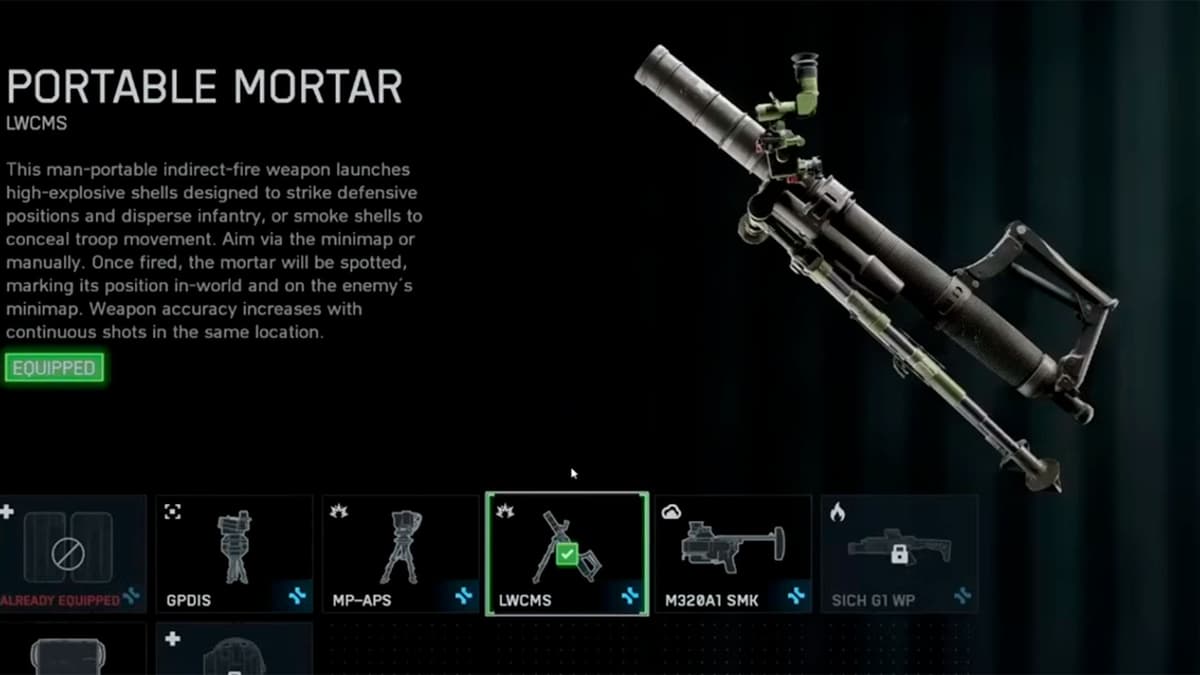This screenshot has height=675, width=1200.
Task: Select the GPDIS gadget tile
Action: 234,553
